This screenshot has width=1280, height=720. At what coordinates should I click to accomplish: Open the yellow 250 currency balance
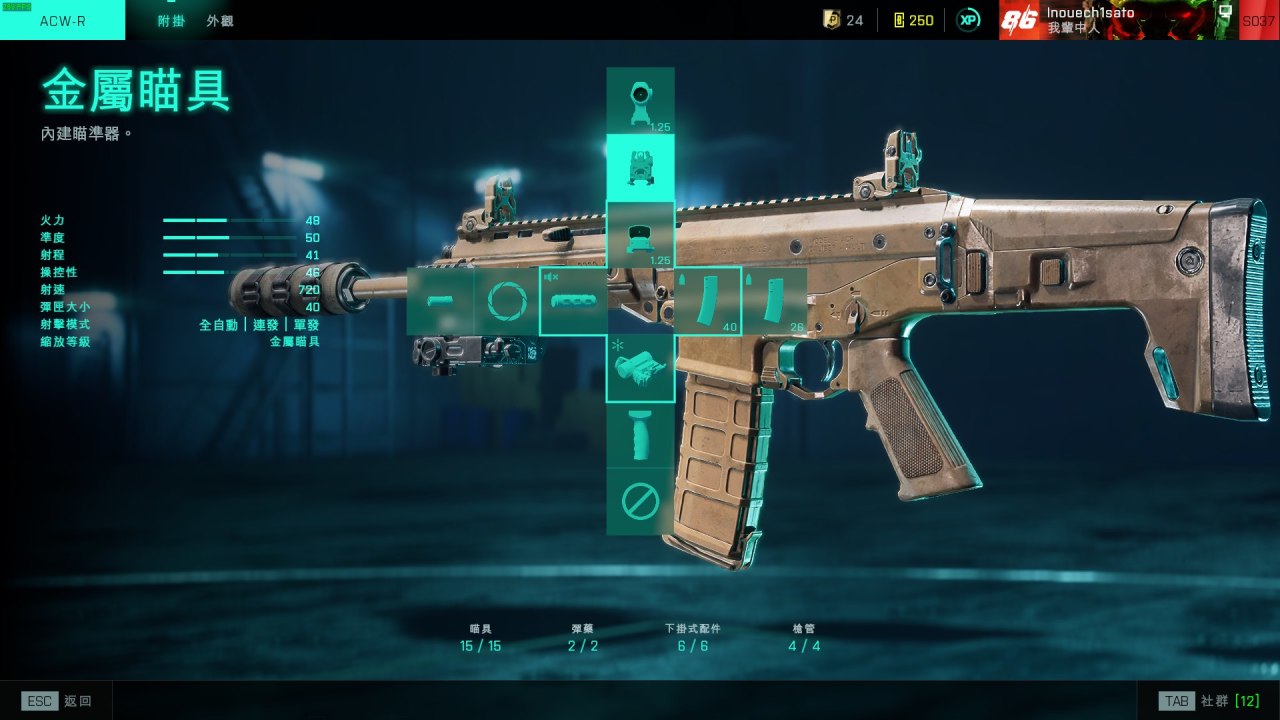point(913,20)
